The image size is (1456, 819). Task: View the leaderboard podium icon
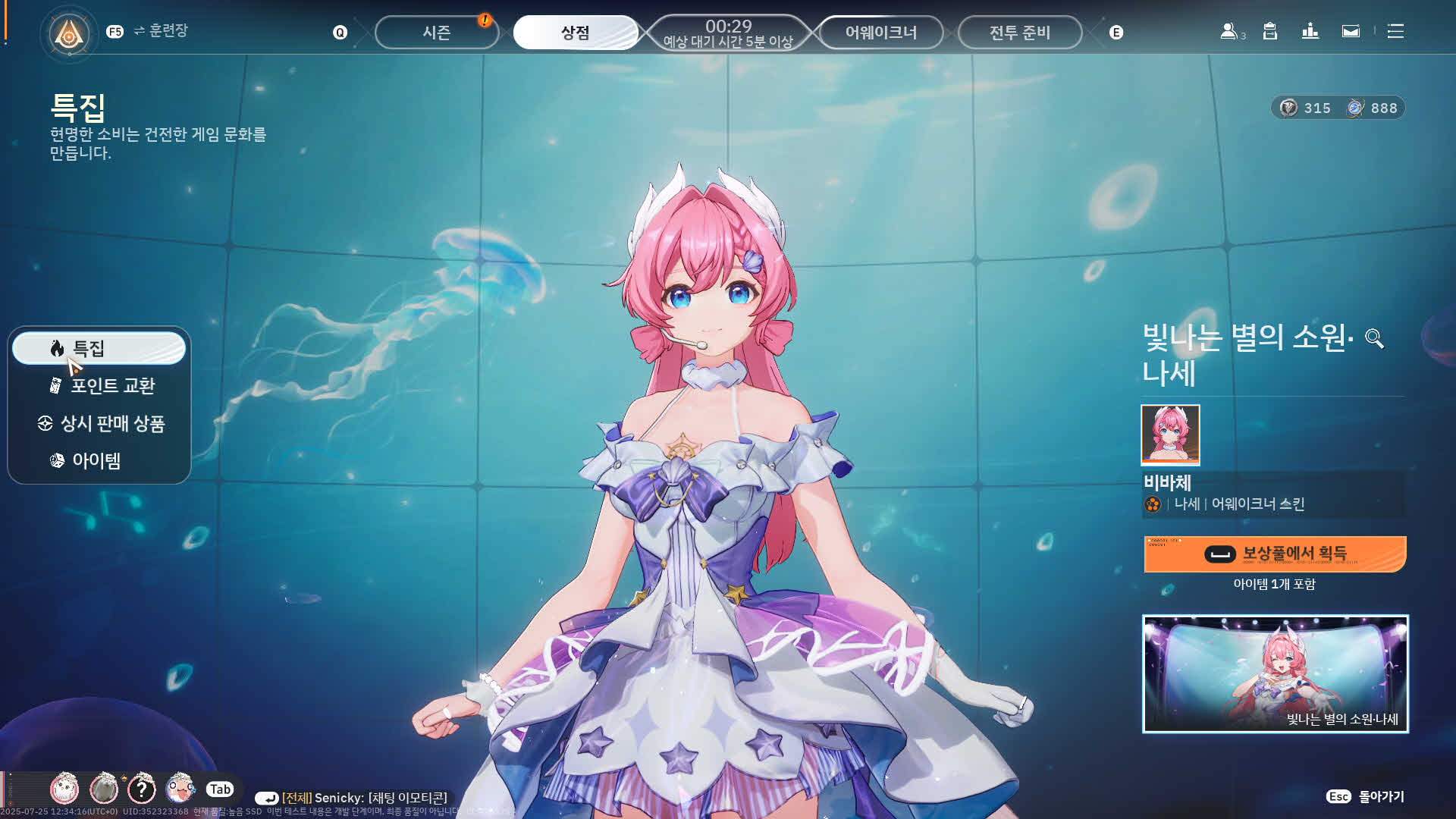point(1310,32)
